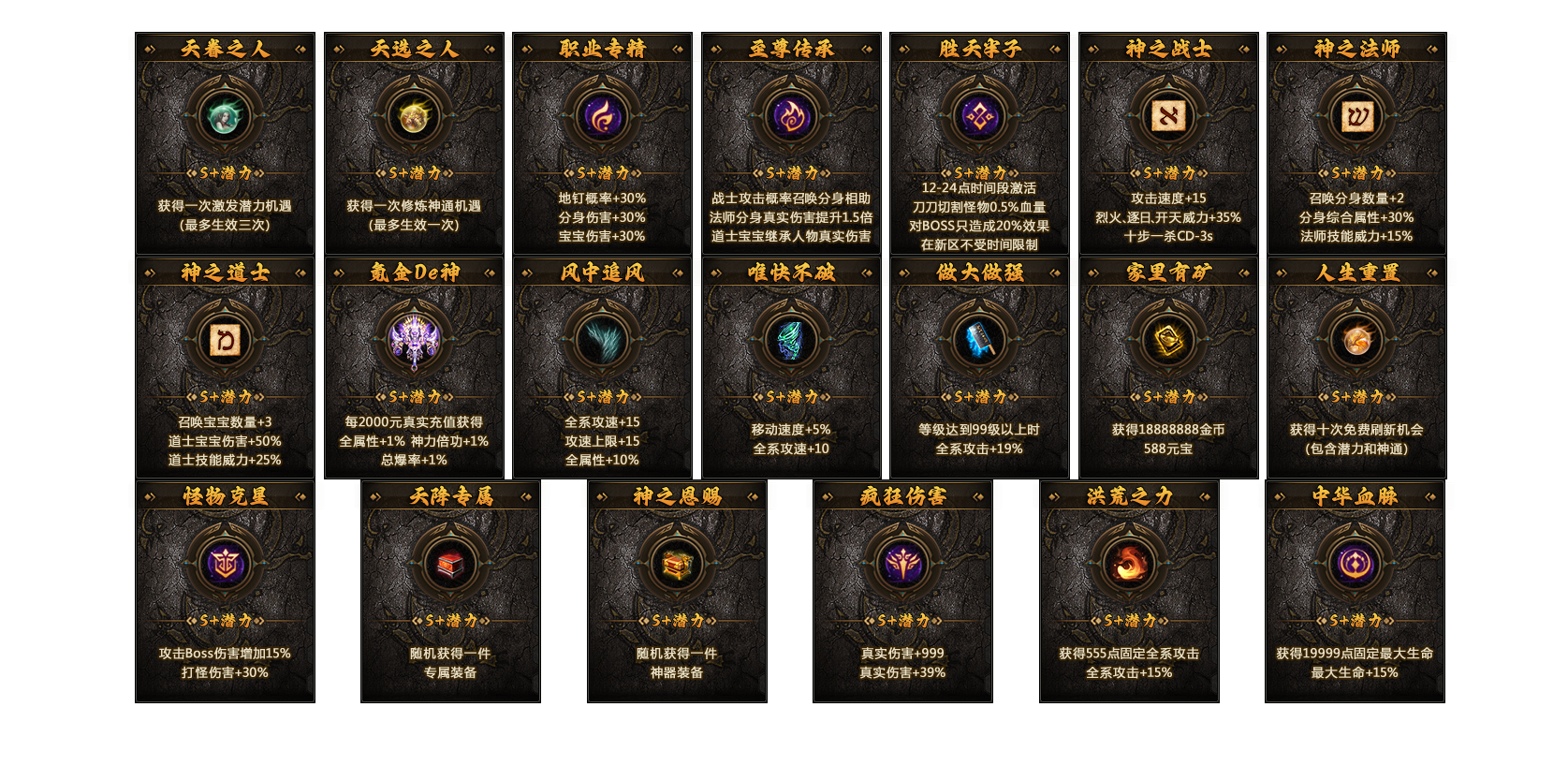Select the 神之战士 rune card
The height and width of the screenshot is (766, 1568).
point(1168,143)
